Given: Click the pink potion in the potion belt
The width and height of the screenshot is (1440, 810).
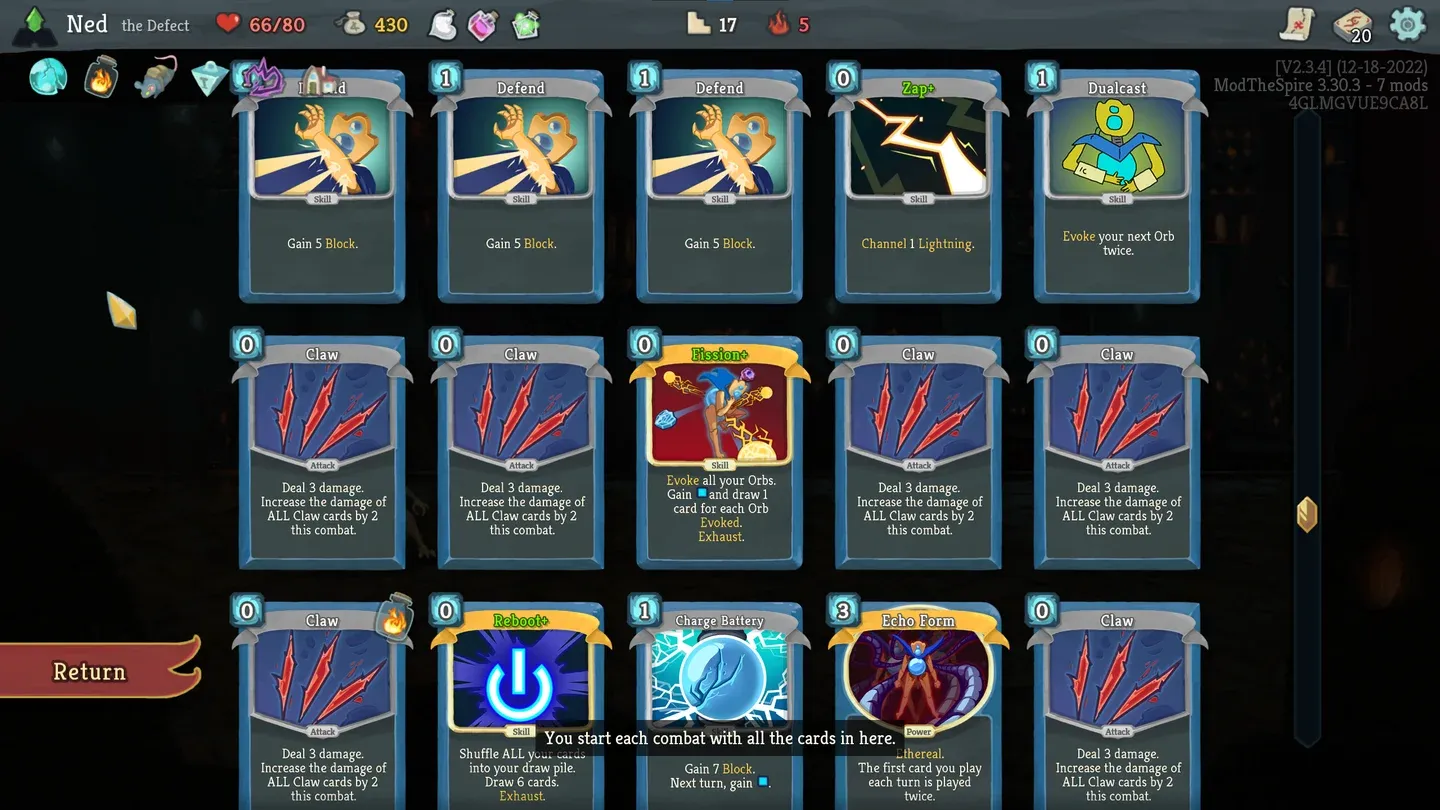Looking at the screenshot, I should coord(482,24).
